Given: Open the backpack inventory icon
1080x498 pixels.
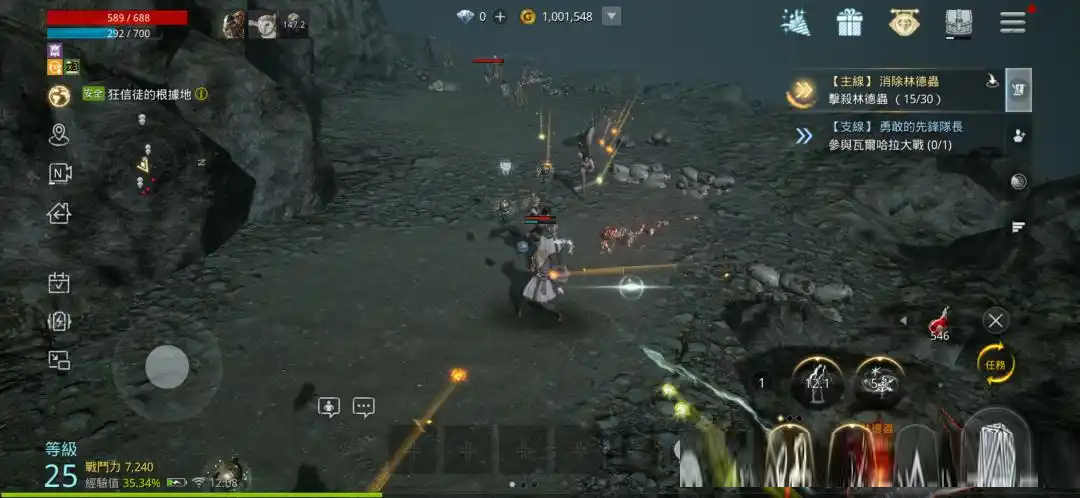Looking at the screenshot, I should pos(957,22).
